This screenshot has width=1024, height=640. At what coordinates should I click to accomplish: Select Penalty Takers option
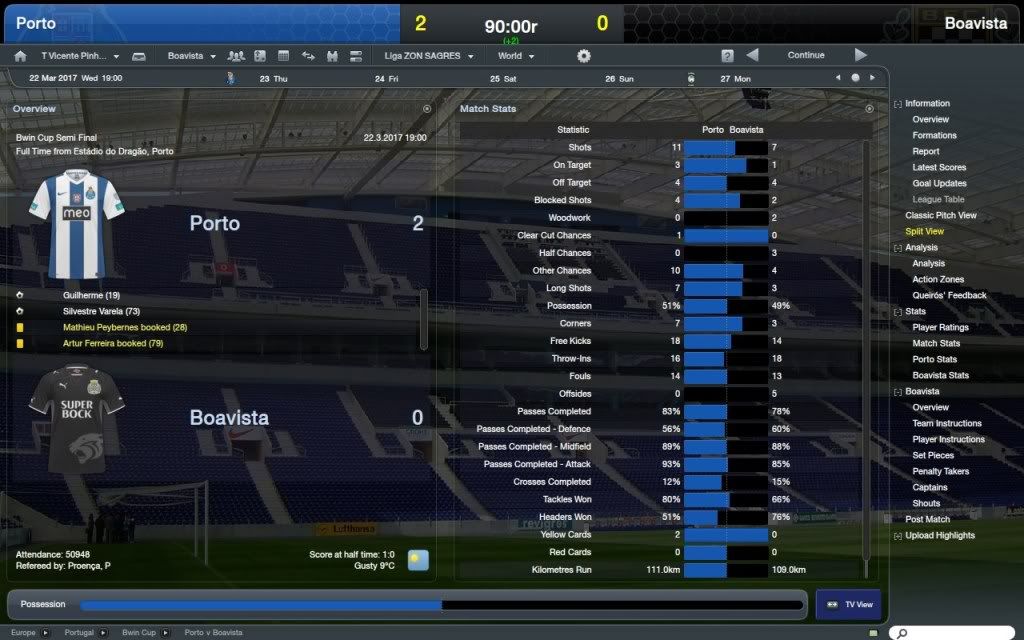[941, 471]
